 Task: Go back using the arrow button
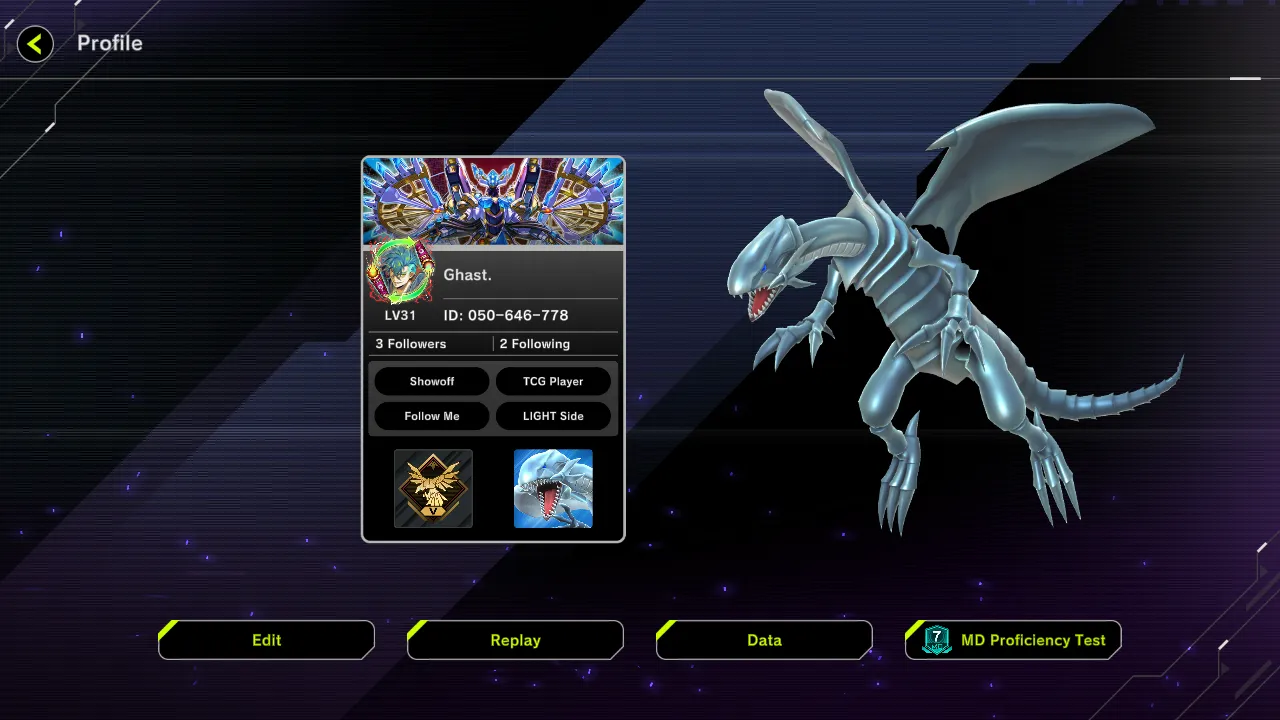pos(35,44)
